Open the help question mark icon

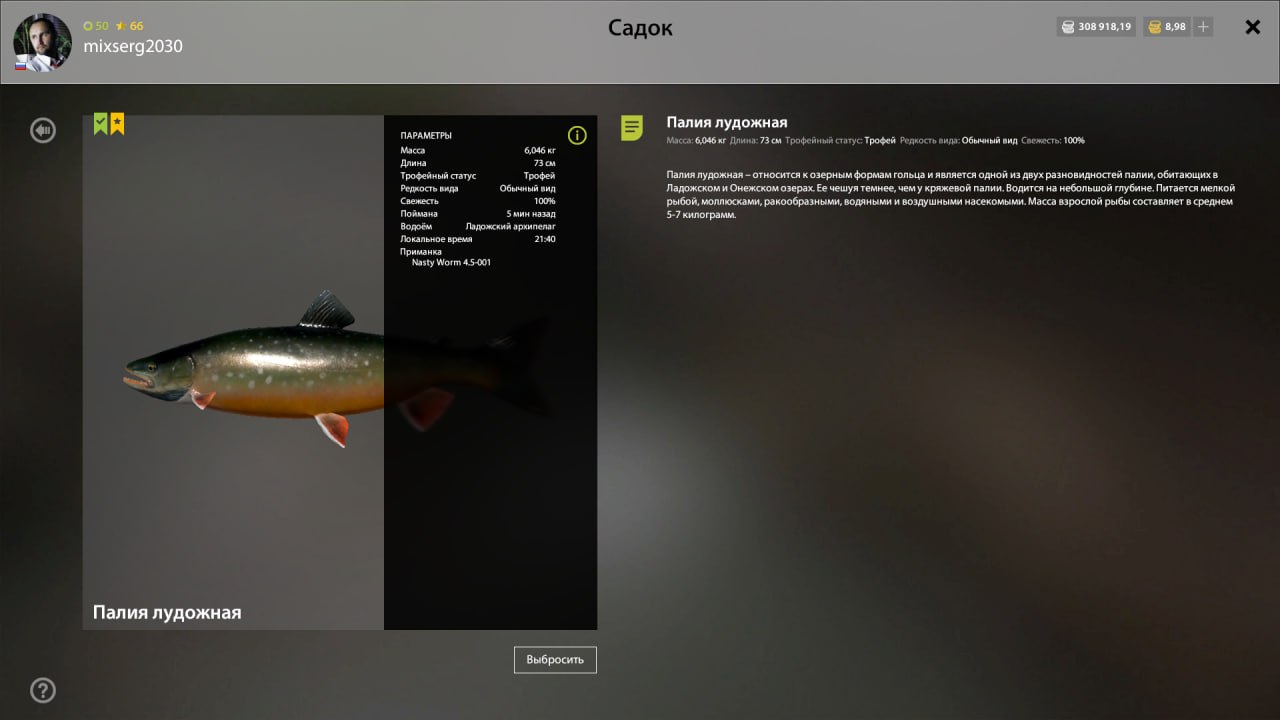click(x=42, y=690)
